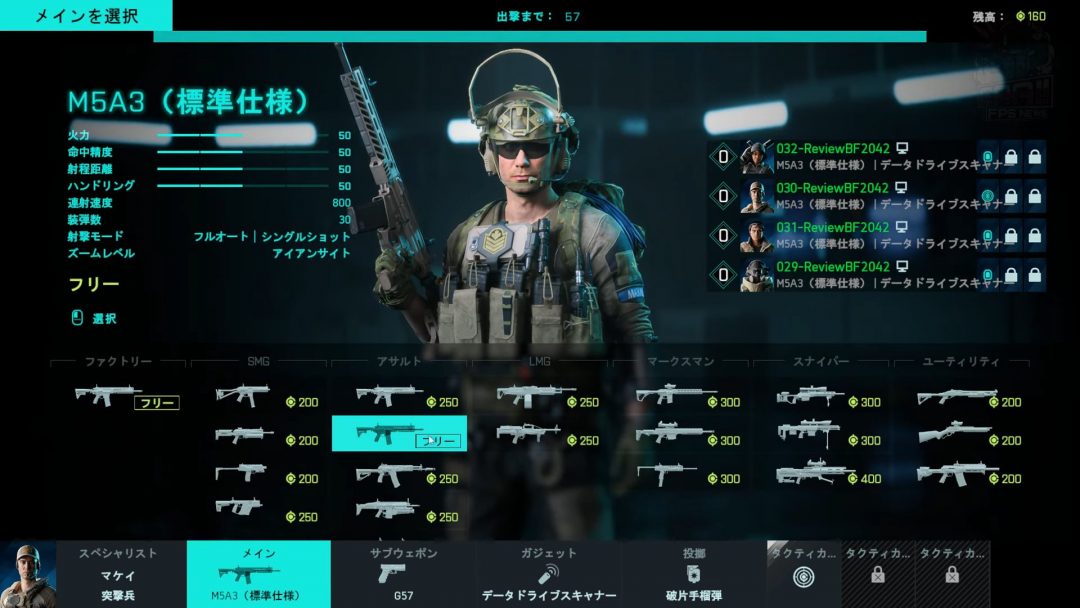Open the スペシャリスト tab showing マケイ
The image size is (1080, 608).
pos(118,574)
